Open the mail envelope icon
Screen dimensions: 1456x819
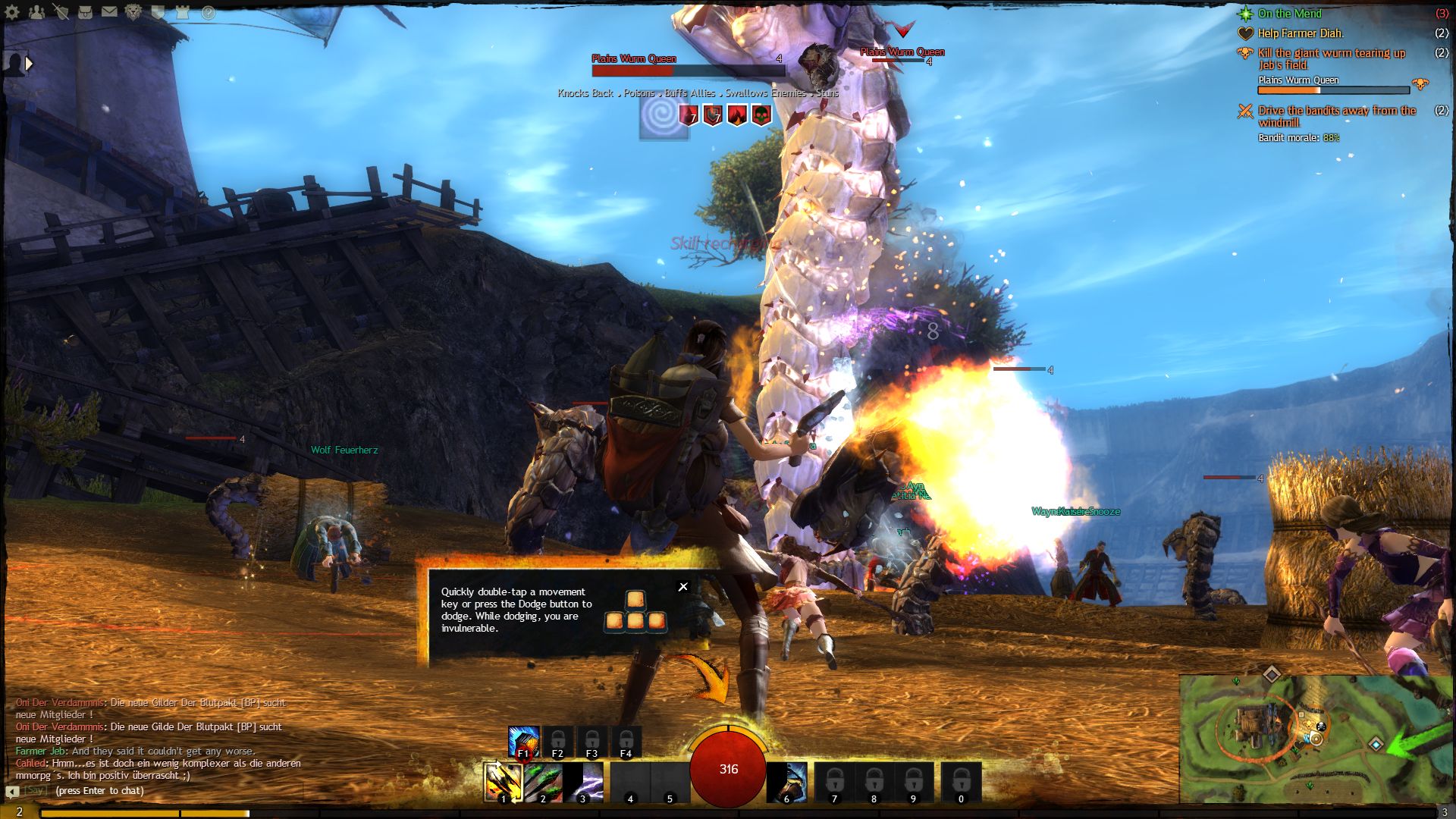[x=109, y=12]
